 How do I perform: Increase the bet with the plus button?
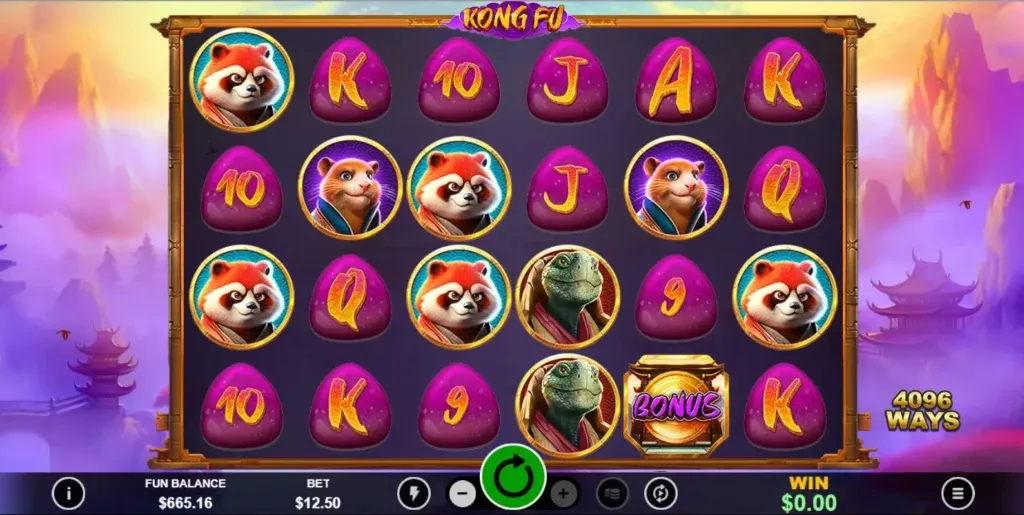tap(564, 493)
